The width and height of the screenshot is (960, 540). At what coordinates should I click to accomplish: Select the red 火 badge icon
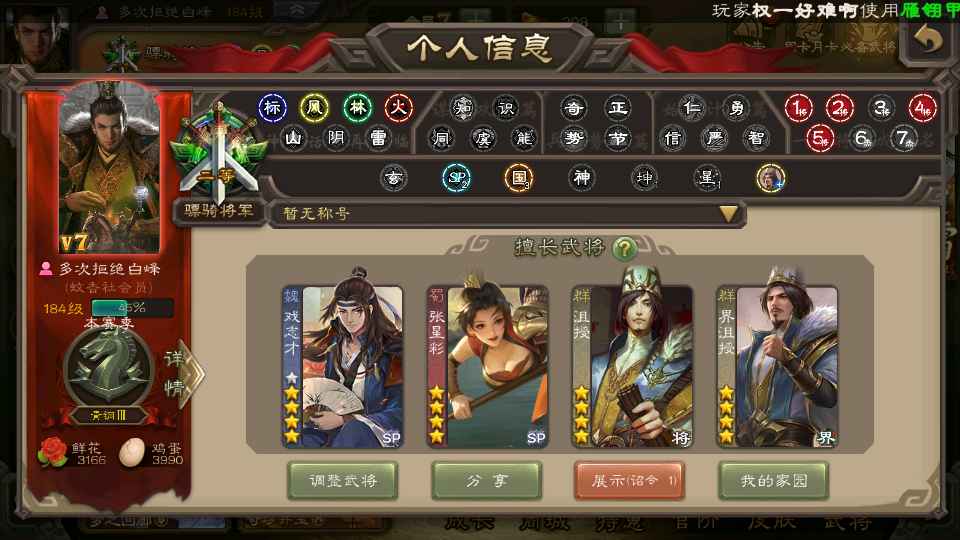399,107
